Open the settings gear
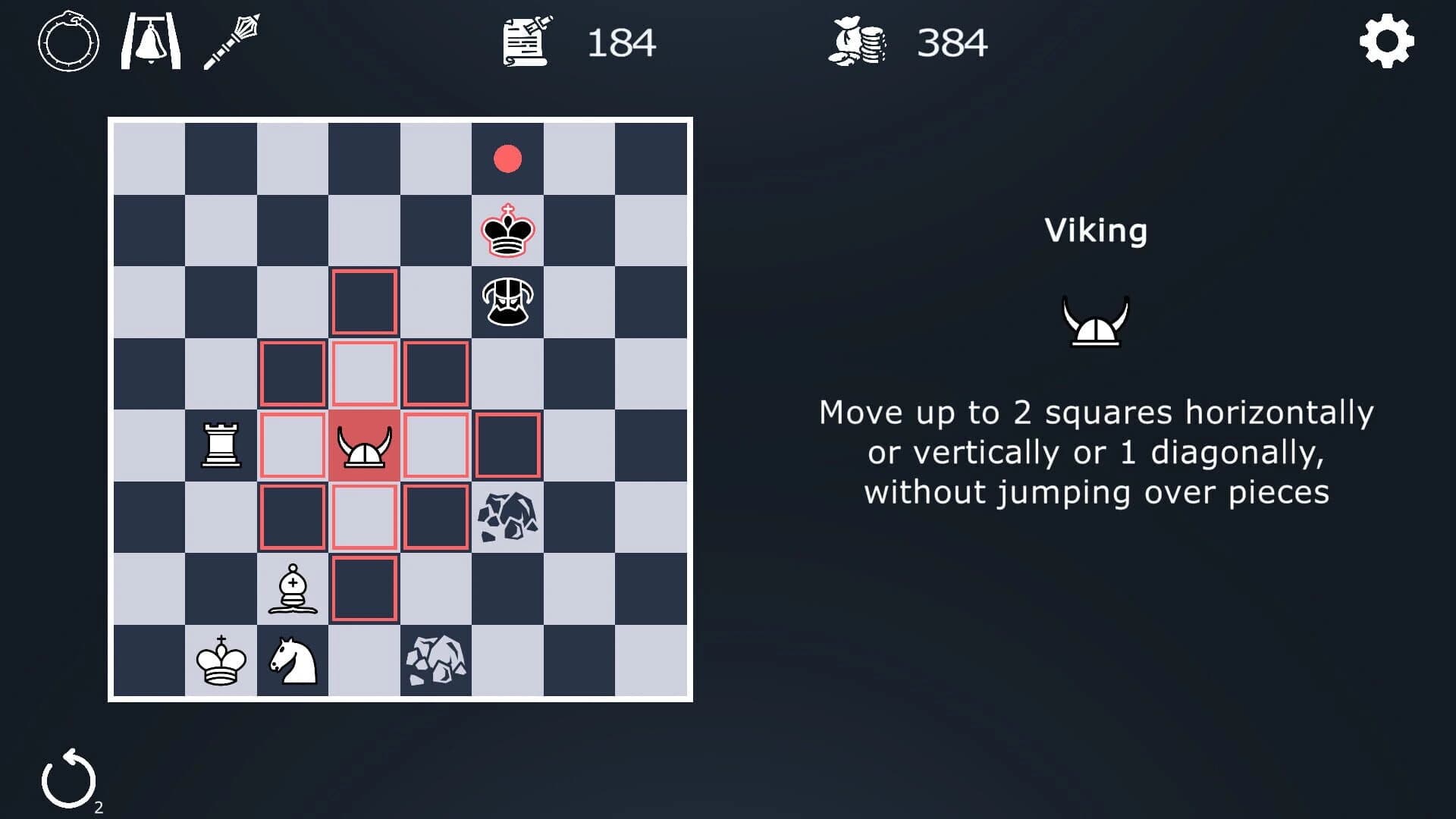The height and width of the screenshot is (819, 1456). (x=1386, y=43)
